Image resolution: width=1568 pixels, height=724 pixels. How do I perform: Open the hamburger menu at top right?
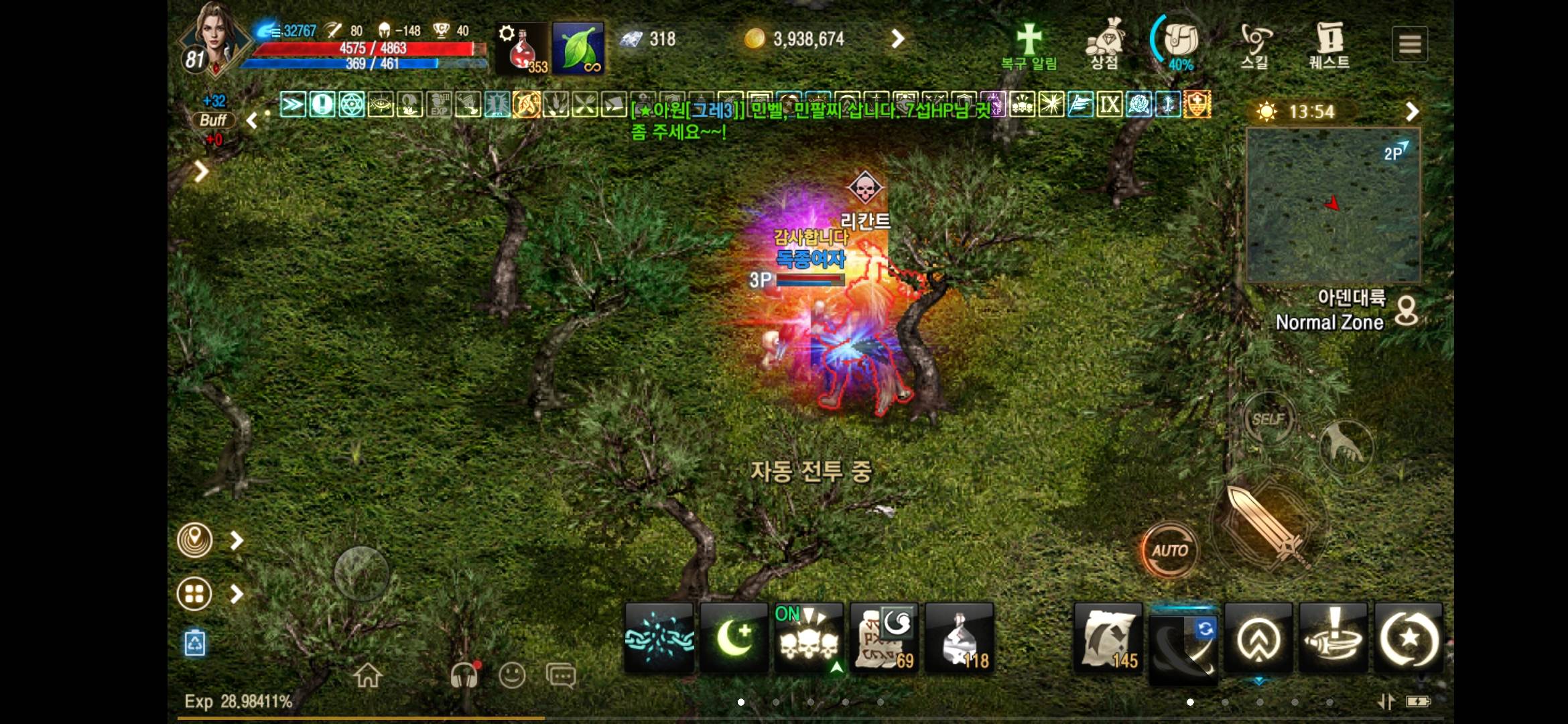point(1411,44)
